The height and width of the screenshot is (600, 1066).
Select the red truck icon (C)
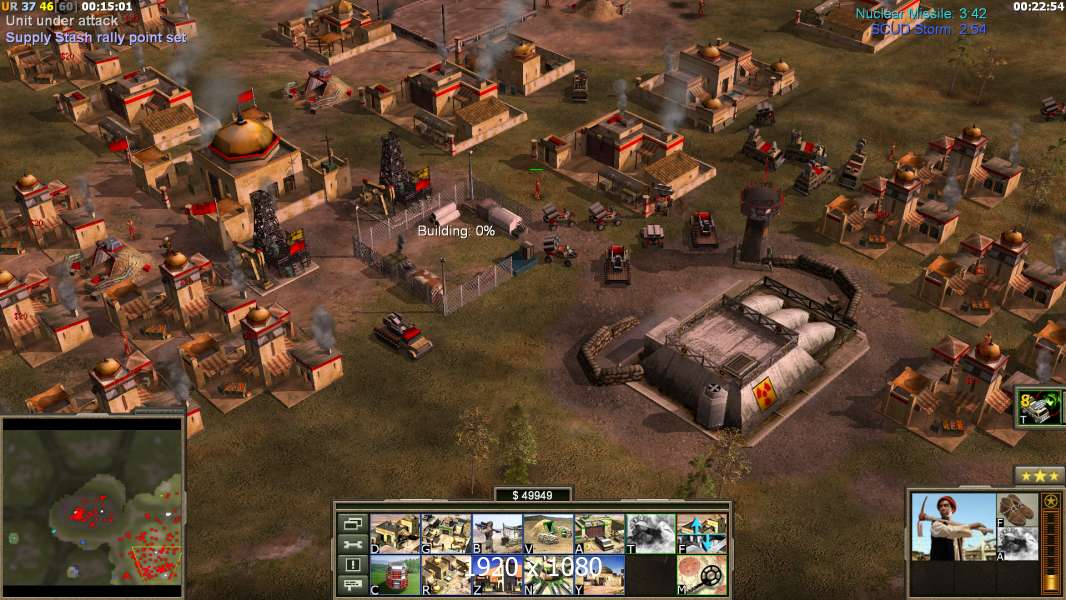[395, 575]
